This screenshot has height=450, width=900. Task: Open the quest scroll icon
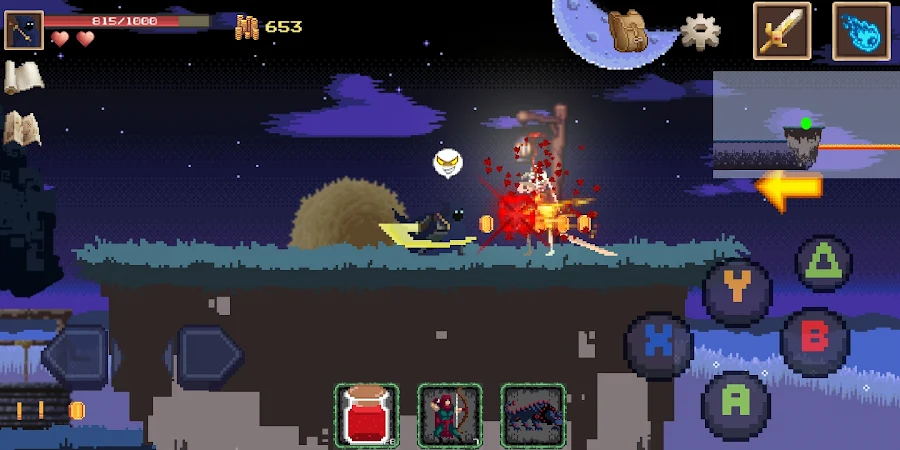(22, 78)
